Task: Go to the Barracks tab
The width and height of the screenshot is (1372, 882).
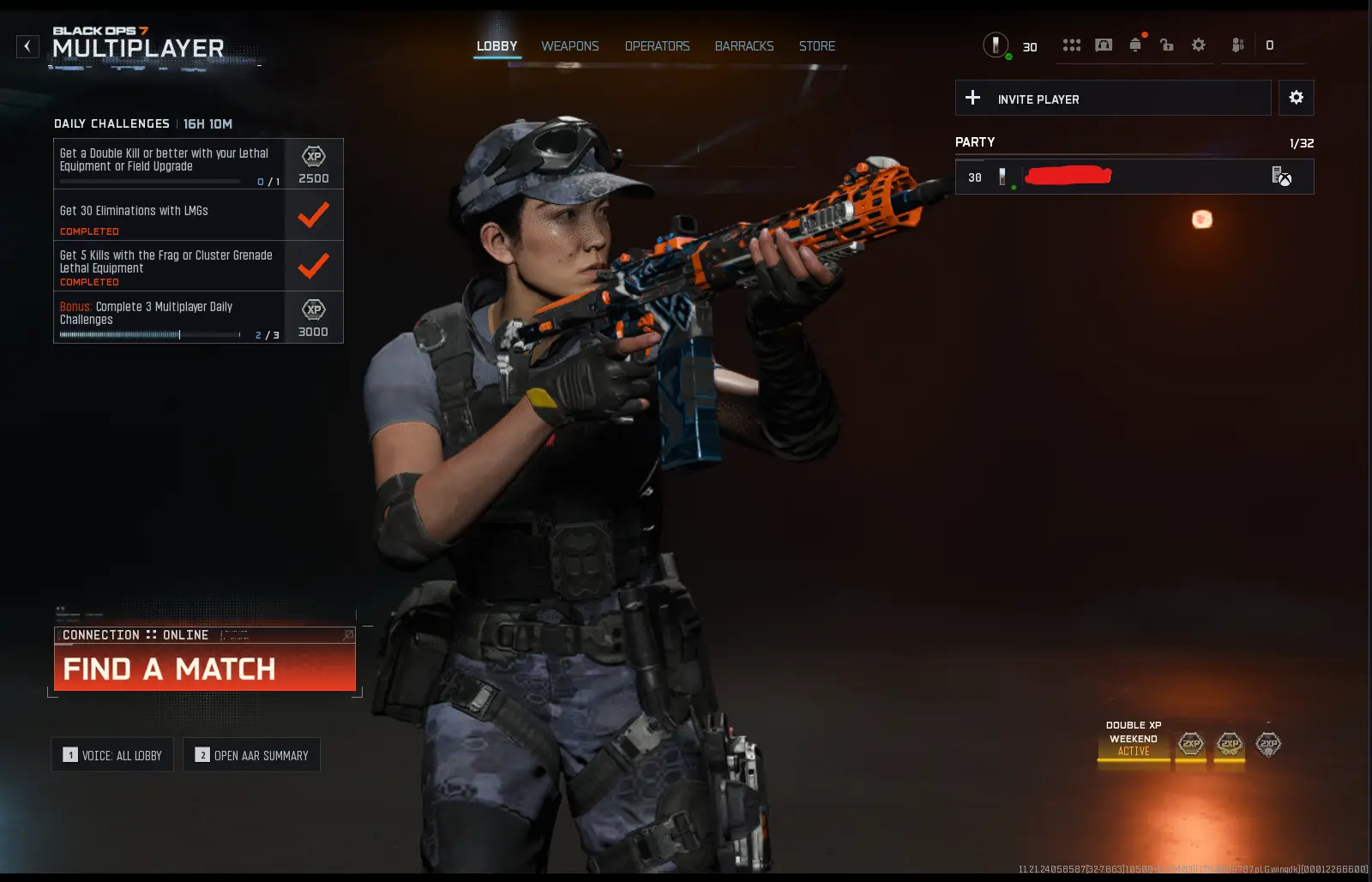Action: tap(744, 46)
